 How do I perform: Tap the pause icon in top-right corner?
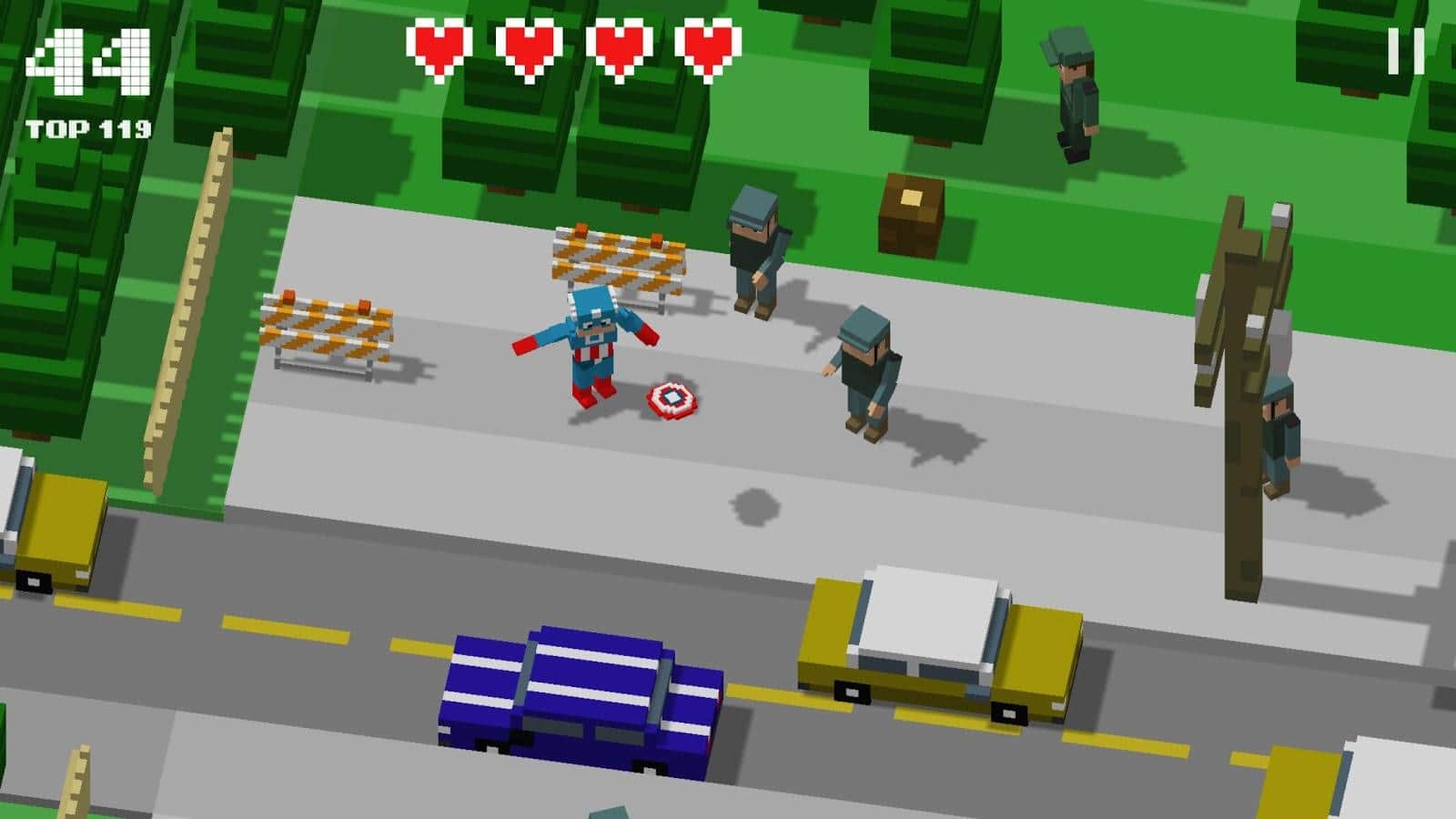pyautogui.click(x=1405, y=52)
